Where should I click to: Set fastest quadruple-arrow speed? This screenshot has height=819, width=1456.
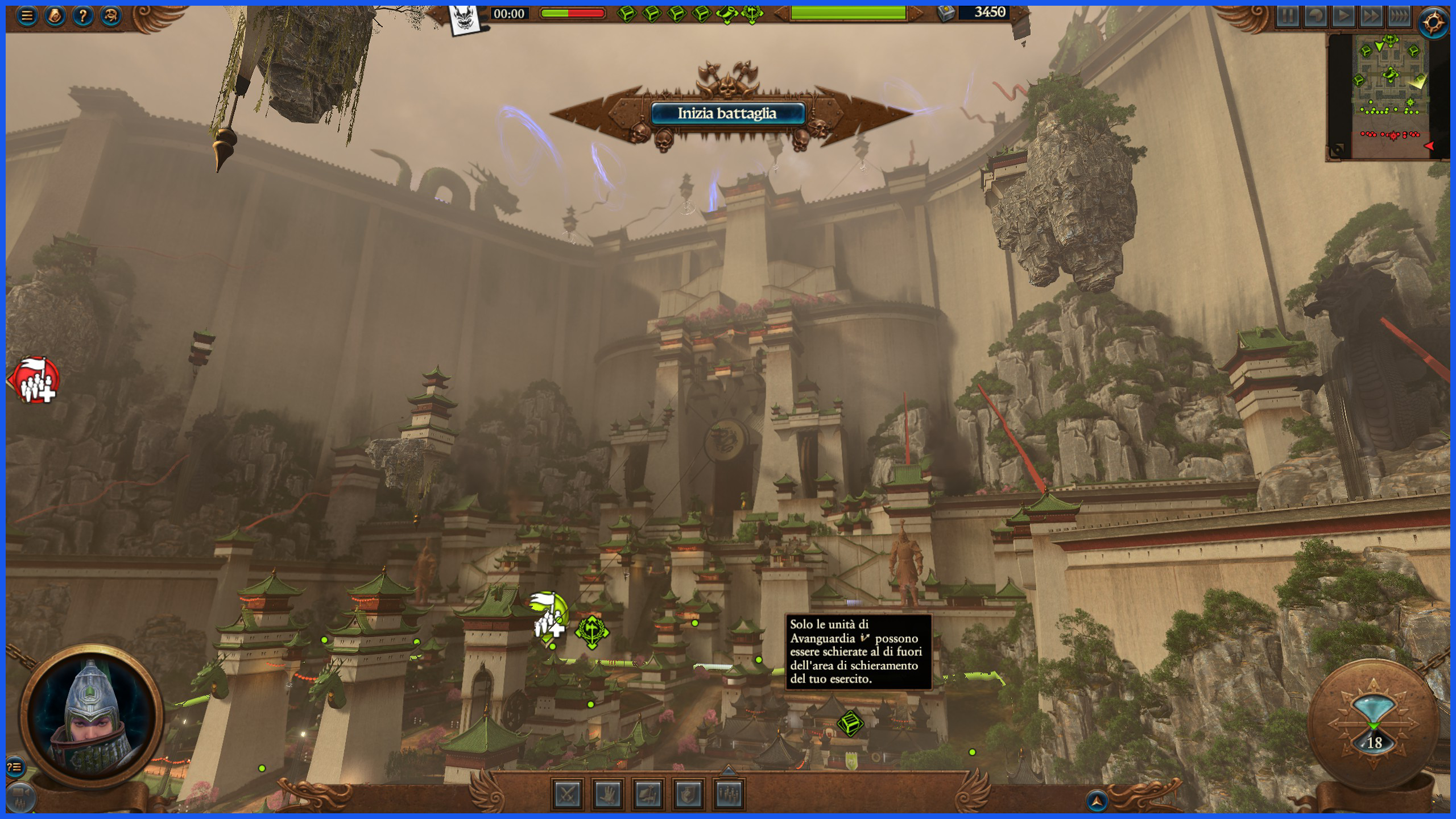[x=1399, y=16]
